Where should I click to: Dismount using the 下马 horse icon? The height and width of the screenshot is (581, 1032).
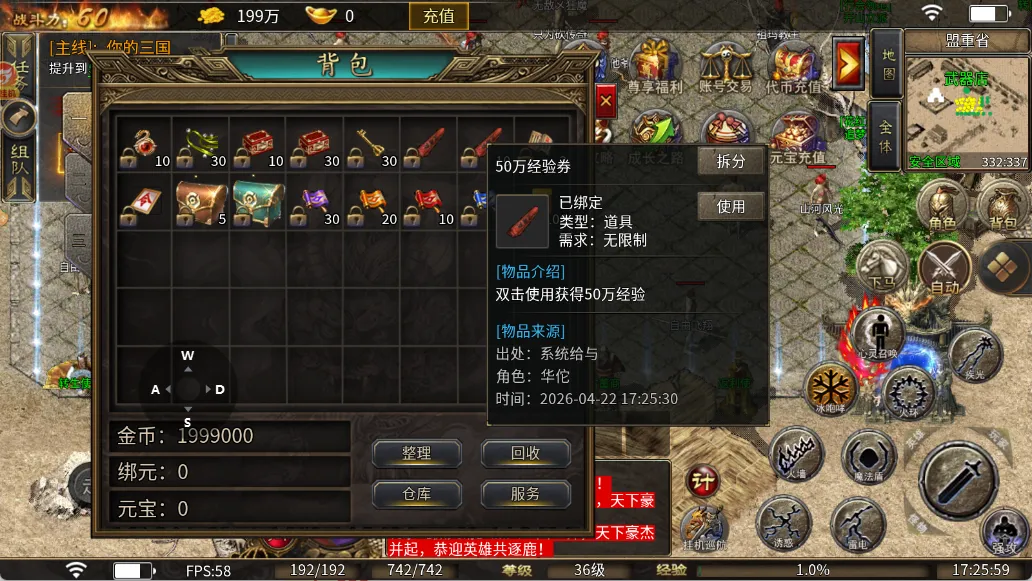point(881,268)
